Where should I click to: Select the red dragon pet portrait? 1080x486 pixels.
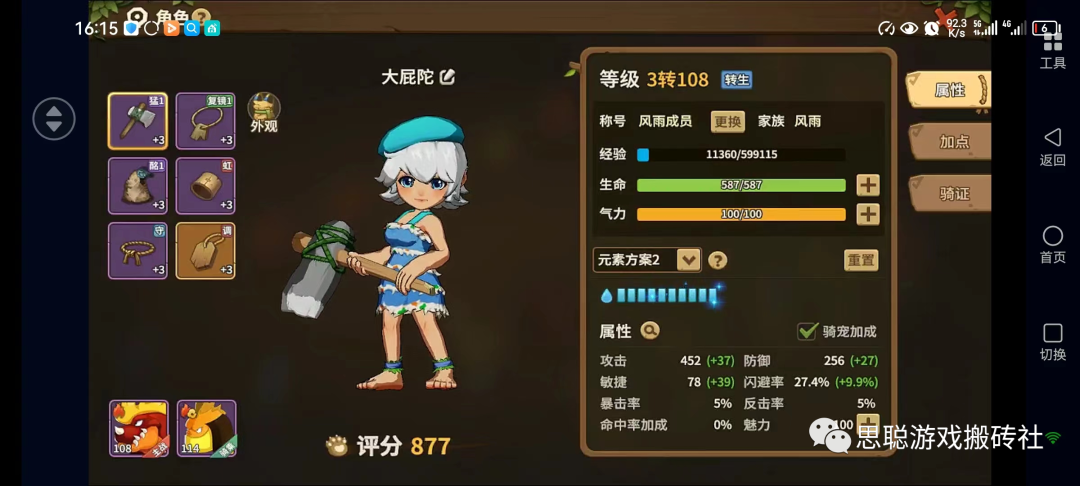[138, 428]
